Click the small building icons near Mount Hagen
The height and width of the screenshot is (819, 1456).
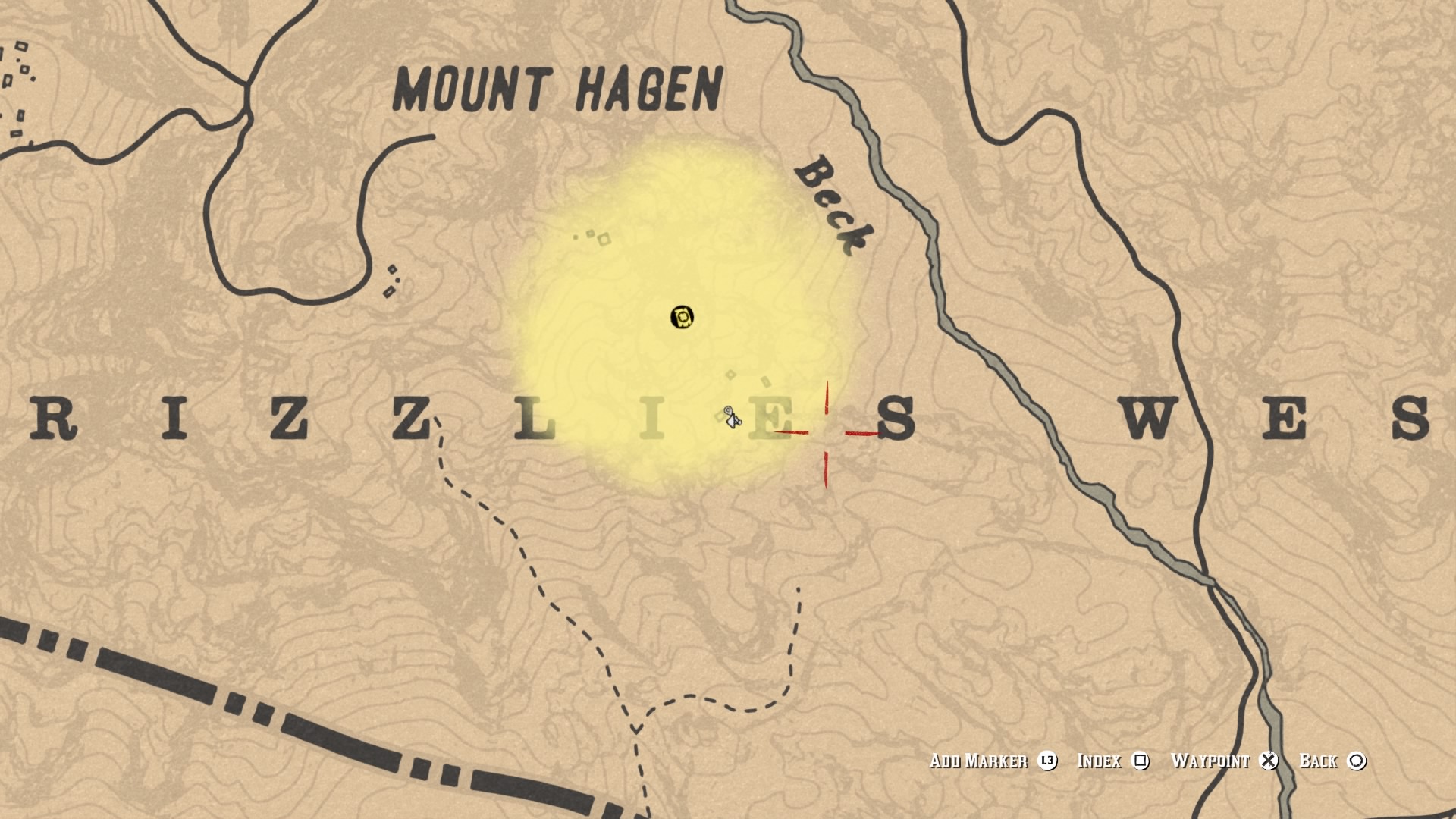tap(591, 237)
